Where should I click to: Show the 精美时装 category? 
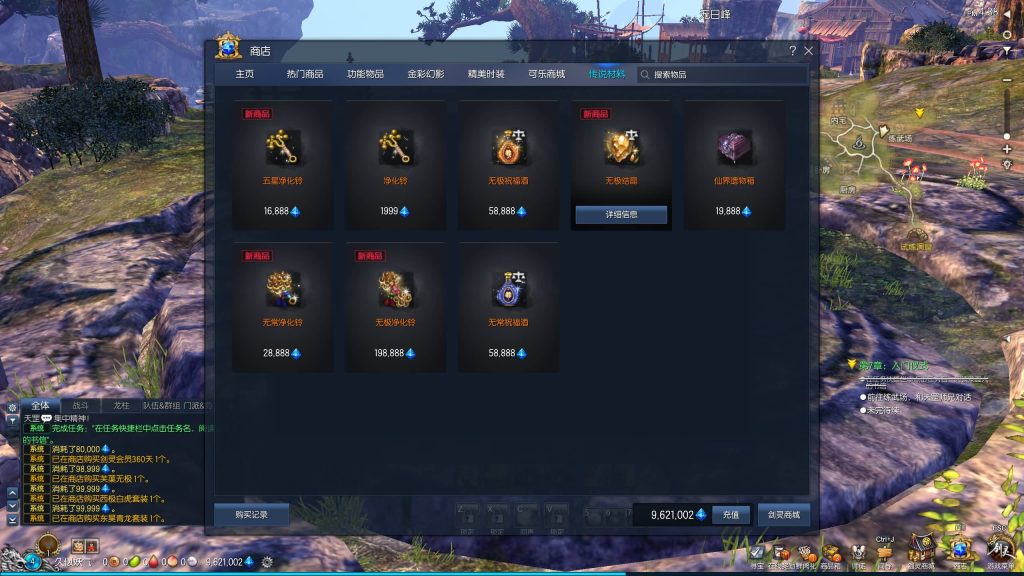[486, 74]
